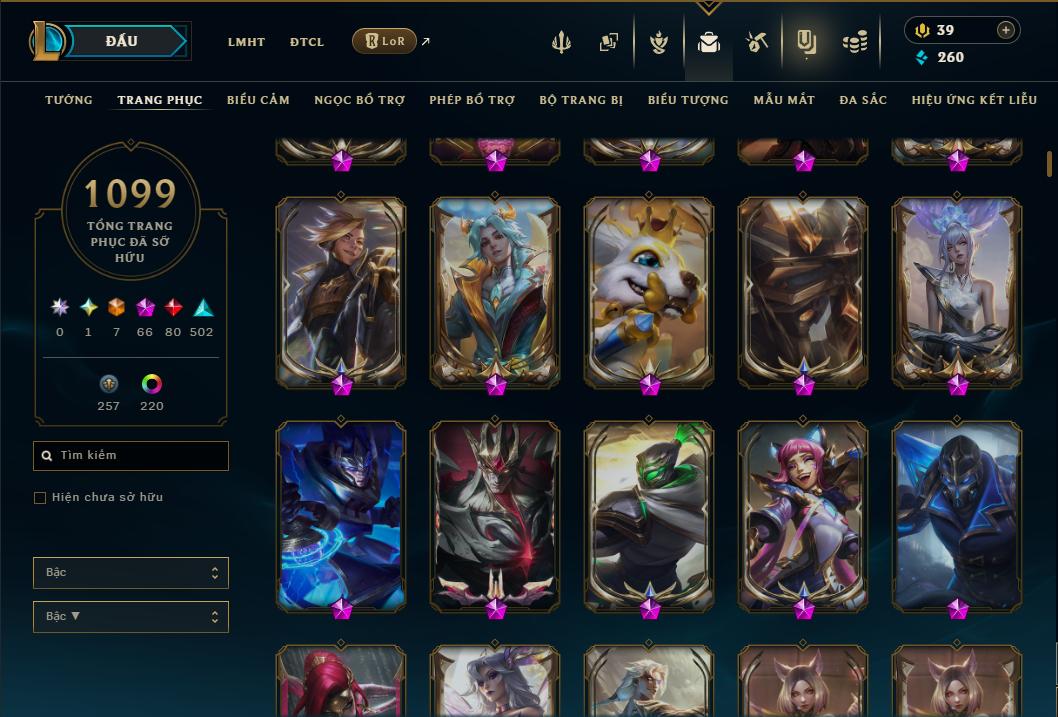Screen dimensions: 1058x717
Task: Switch to the BIỂU CẢM tab
Action: [x=258, y=100]
